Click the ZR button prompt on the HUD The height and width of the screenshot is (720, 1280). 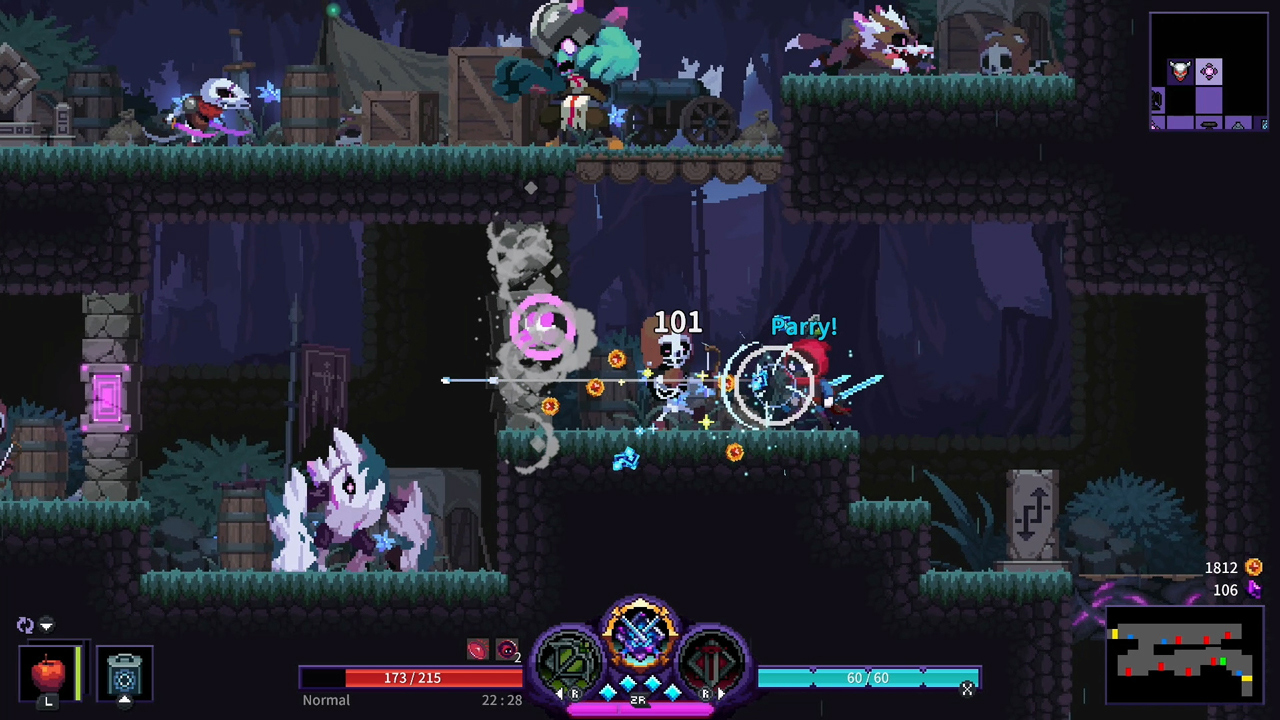[x=638, y=698]
